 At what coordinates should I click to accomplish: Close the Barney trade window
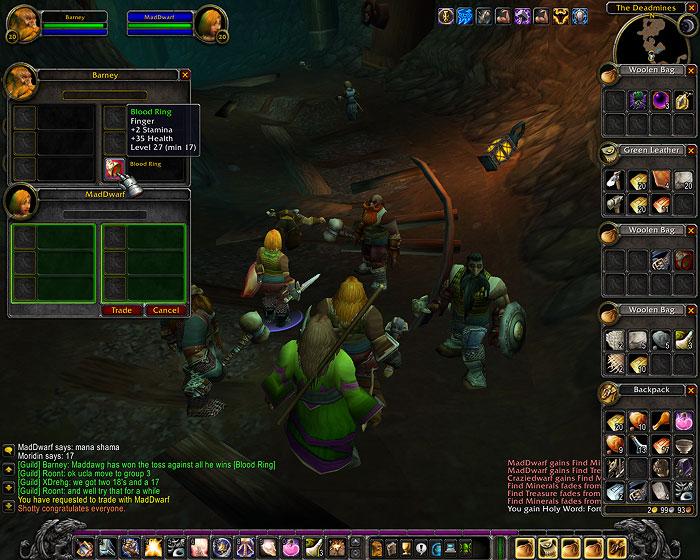click(x=185, y=74)
